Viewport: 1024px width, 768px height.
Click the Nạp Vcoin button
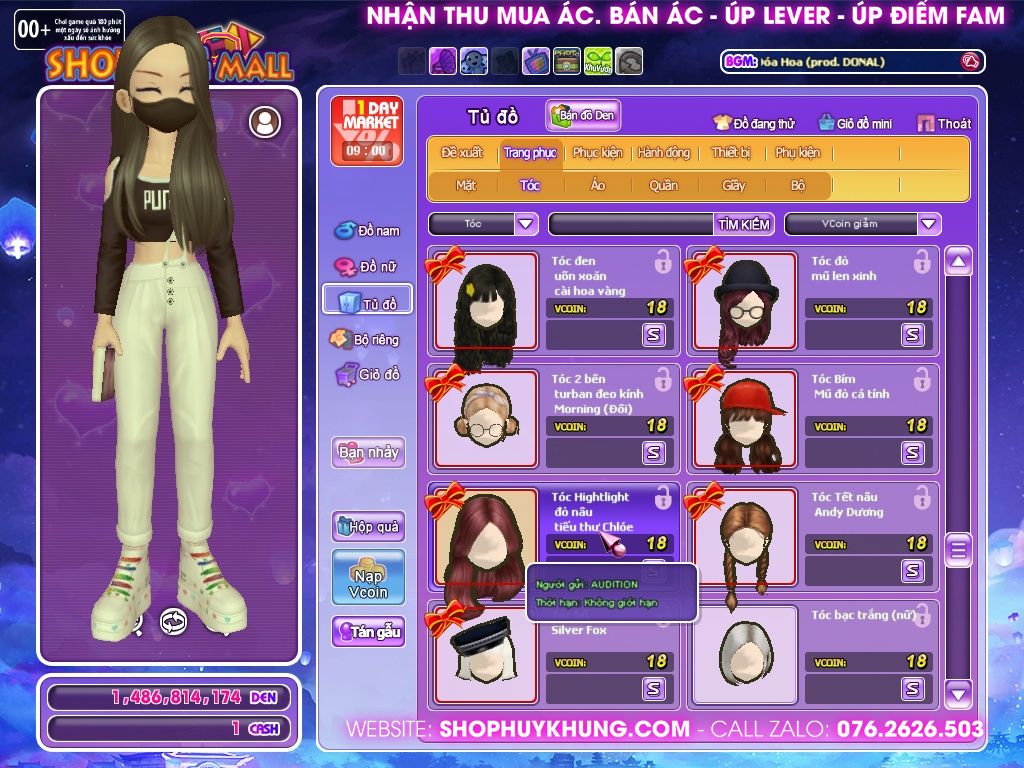click(368, 577)
